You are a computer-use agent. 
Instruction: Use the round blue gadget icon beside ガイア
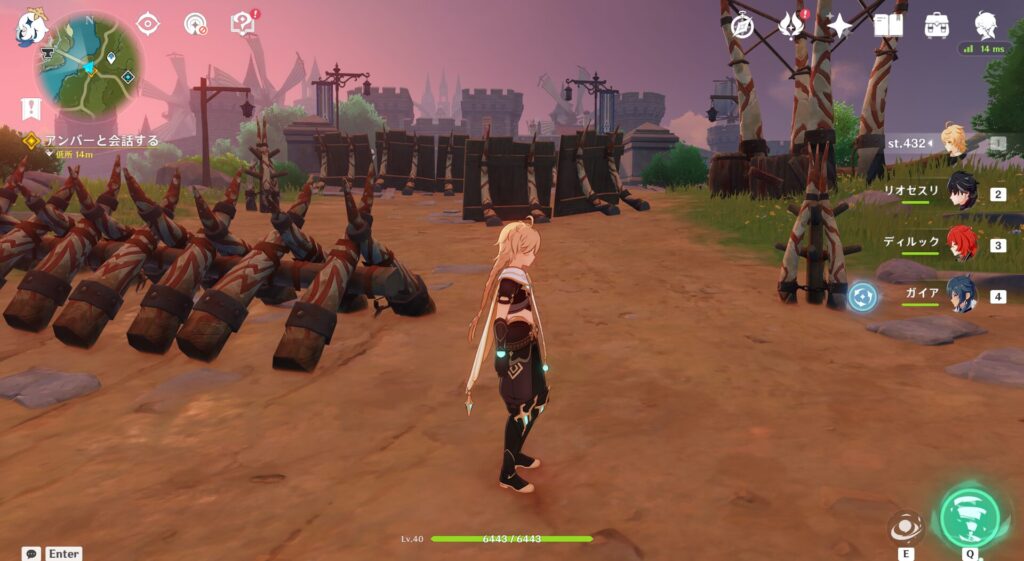click(x=862, y=296)
